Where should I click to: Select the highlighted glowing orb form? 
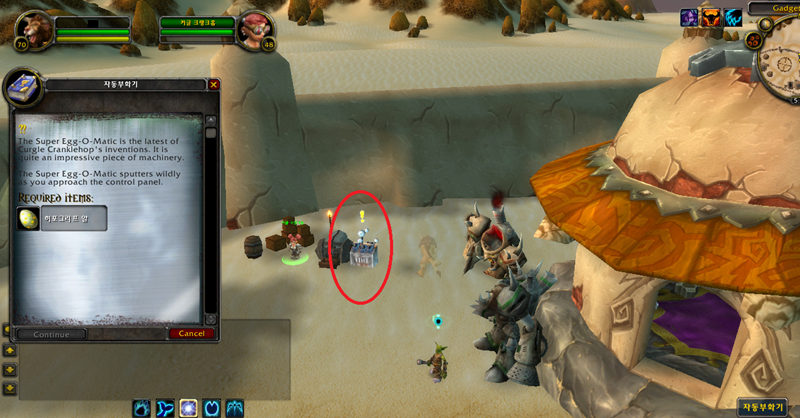188,408
